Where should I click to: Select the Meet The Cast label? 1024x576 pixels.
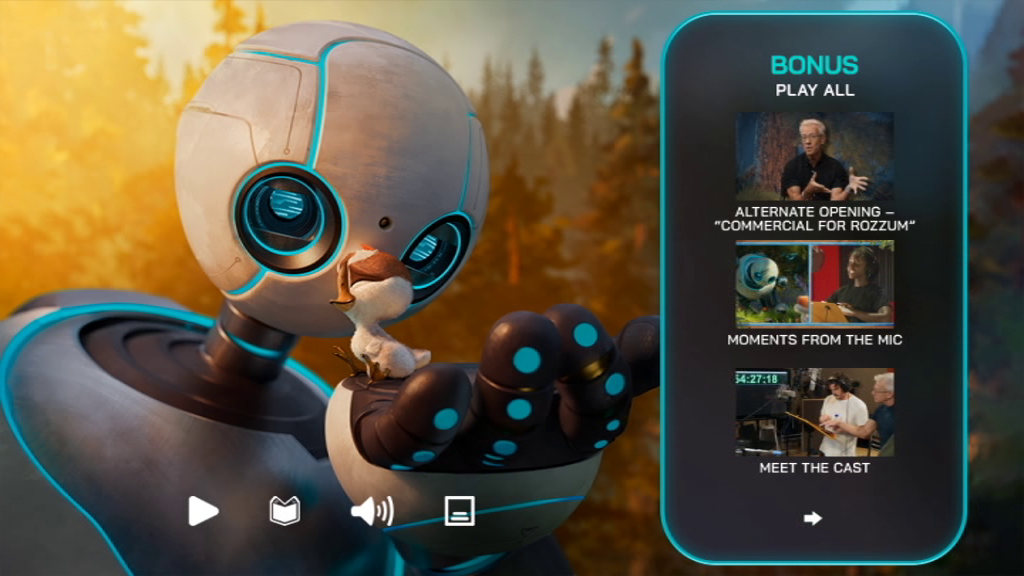pos(814,467)
